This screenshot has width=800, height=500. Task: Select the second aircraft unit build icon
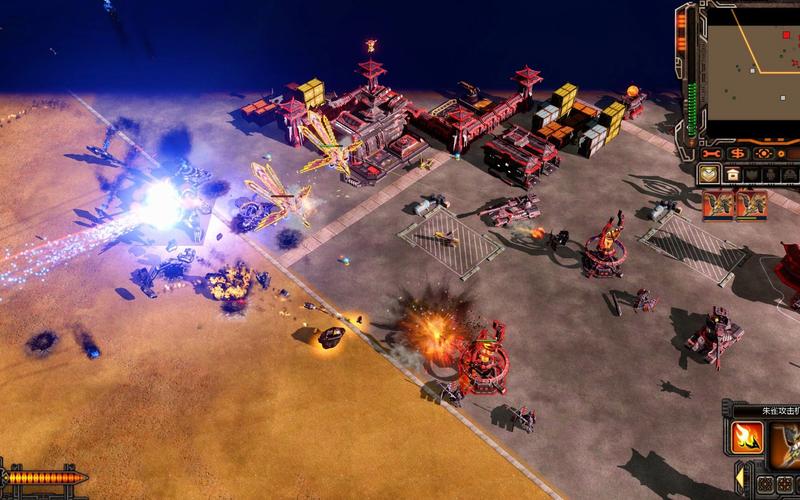751,204
